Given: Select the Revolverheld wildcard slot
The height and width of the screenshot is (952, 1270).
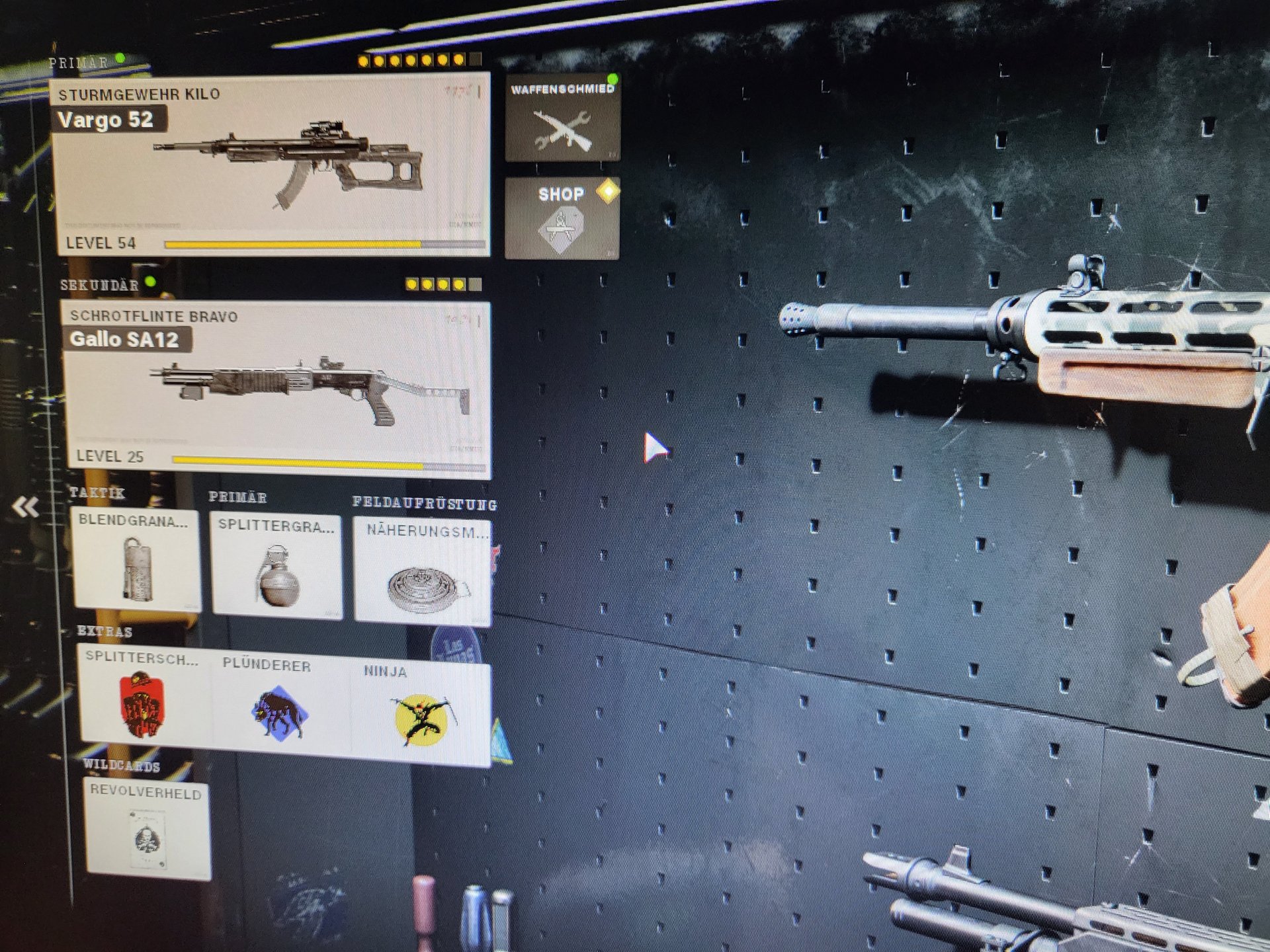Looking at the screenshot, I should click(148, 830).
